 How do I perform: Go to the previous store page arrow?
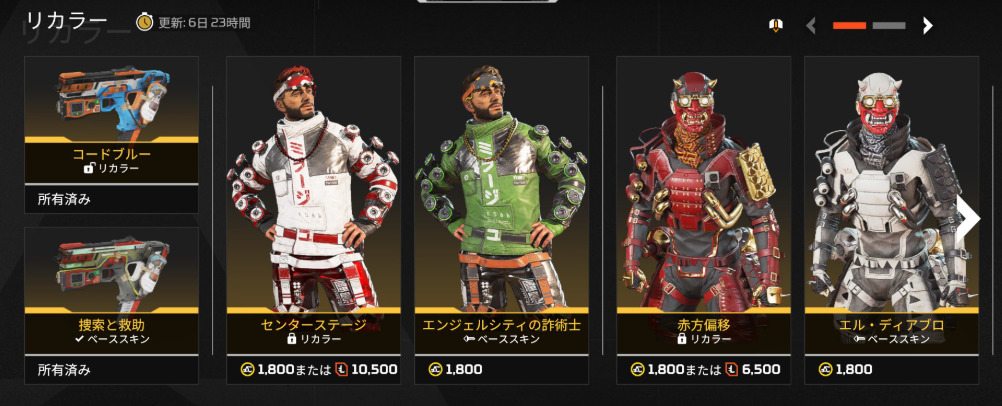click(811, 26)
